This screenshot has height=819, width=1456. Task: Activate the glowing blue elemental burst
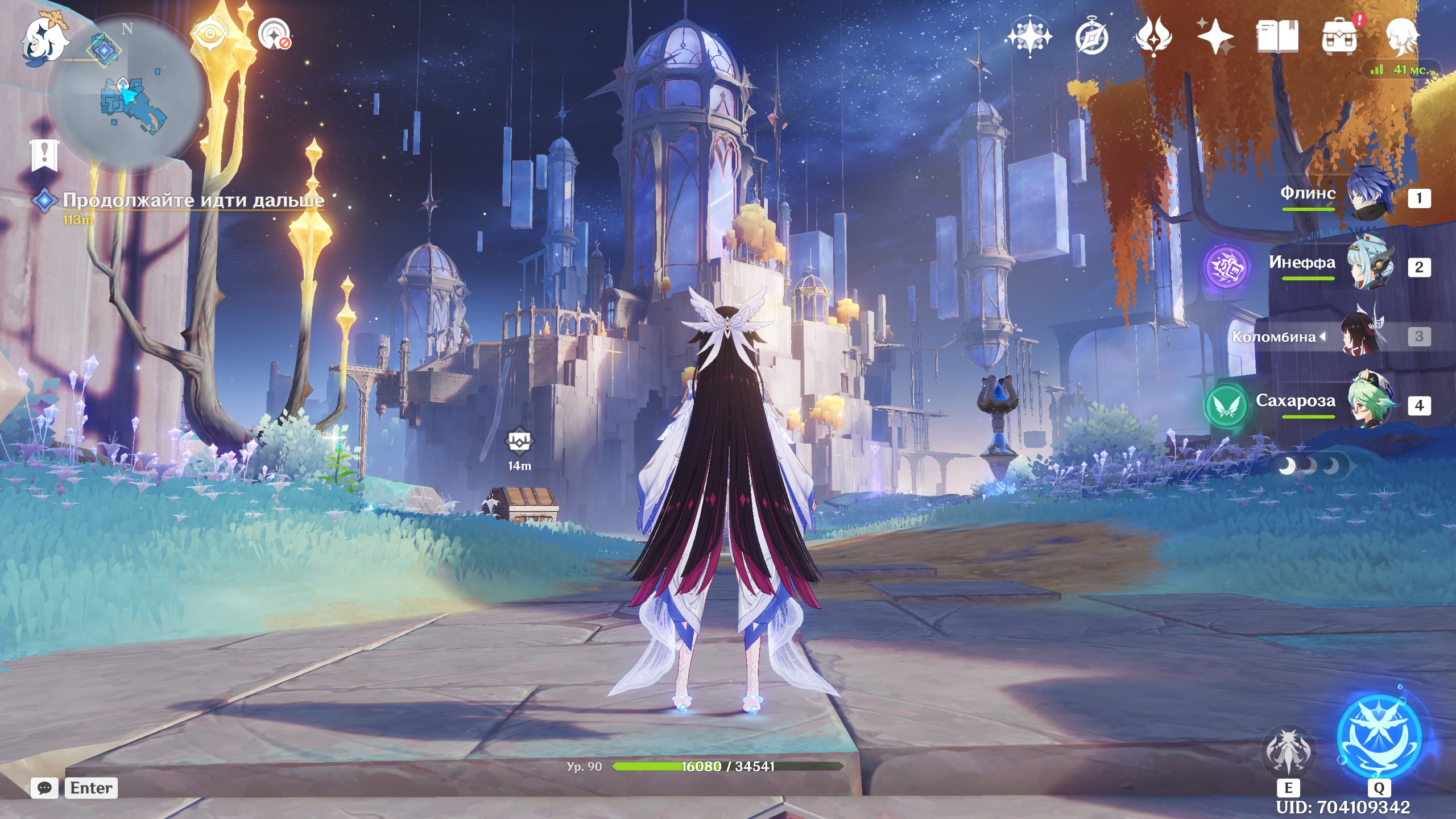click(1379, 737)
